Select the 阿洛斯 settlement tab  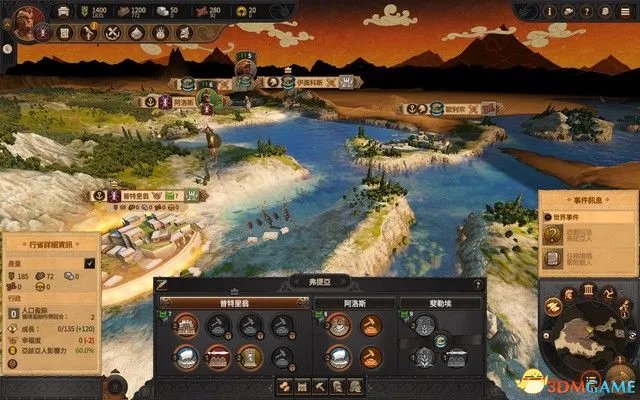(x=352, y=303)
